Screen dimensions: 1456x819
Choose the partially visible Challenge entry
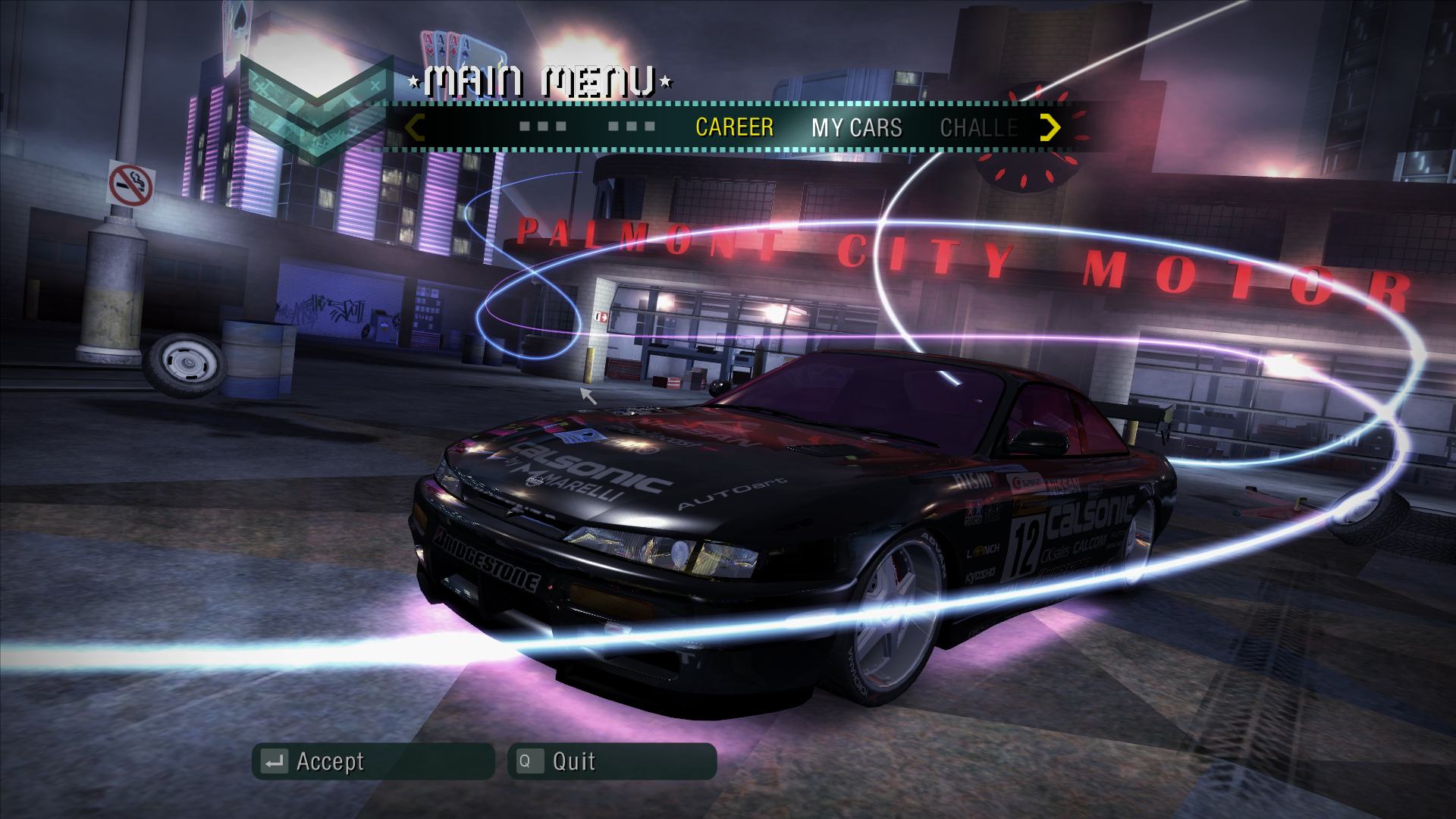tap(978, 127)
